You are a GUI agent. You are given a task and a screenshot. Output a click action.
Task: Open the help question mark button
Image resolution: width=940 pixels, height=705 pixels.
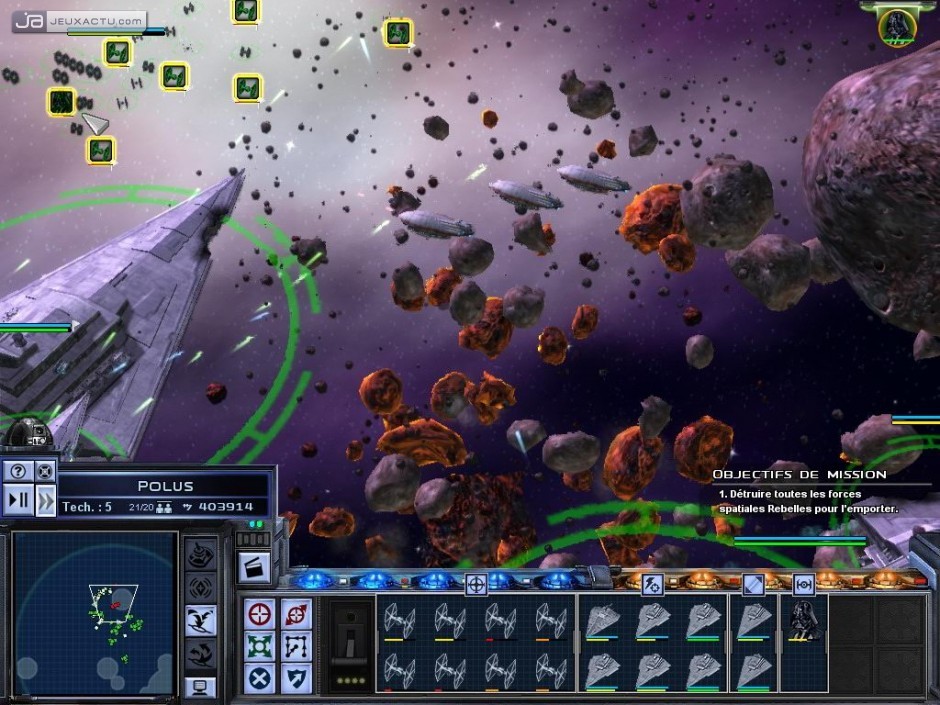coord(19,470)
